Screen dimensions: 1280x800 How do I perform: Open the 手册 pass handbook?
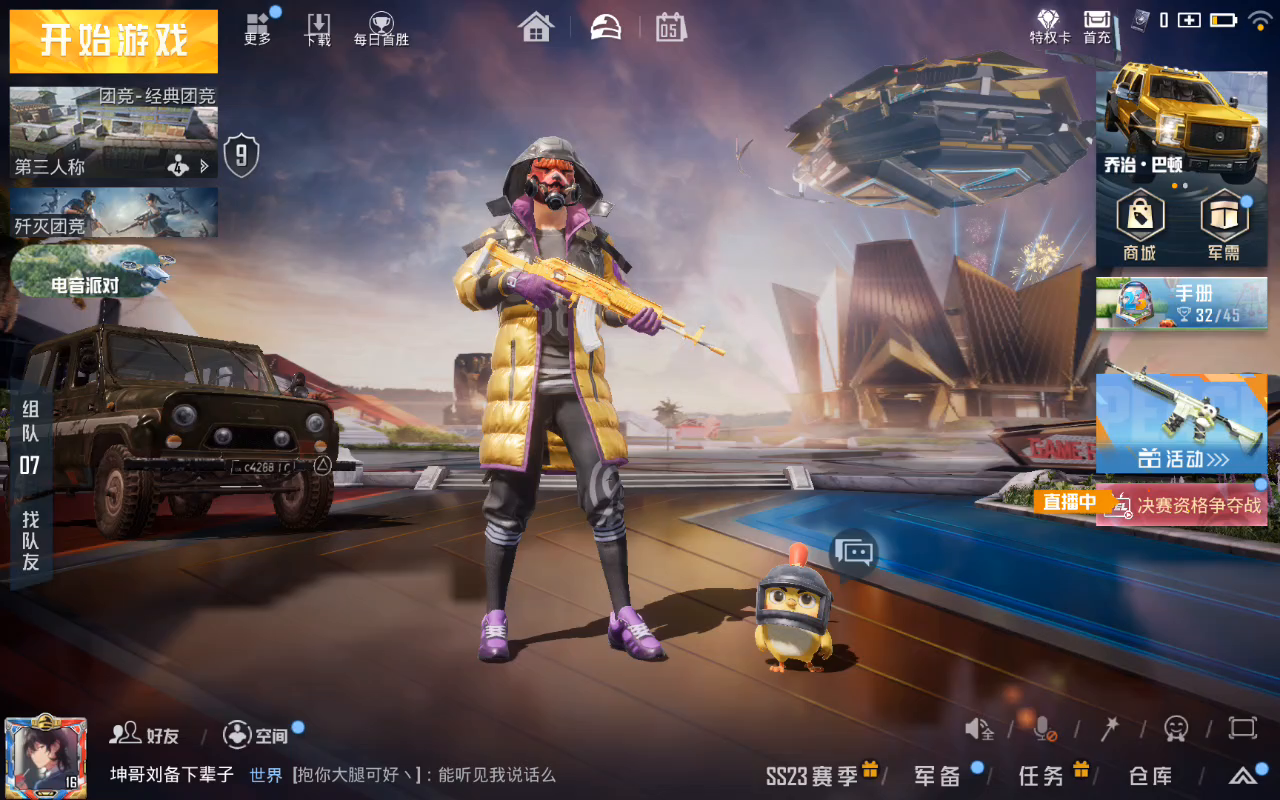pos(1181,303)
